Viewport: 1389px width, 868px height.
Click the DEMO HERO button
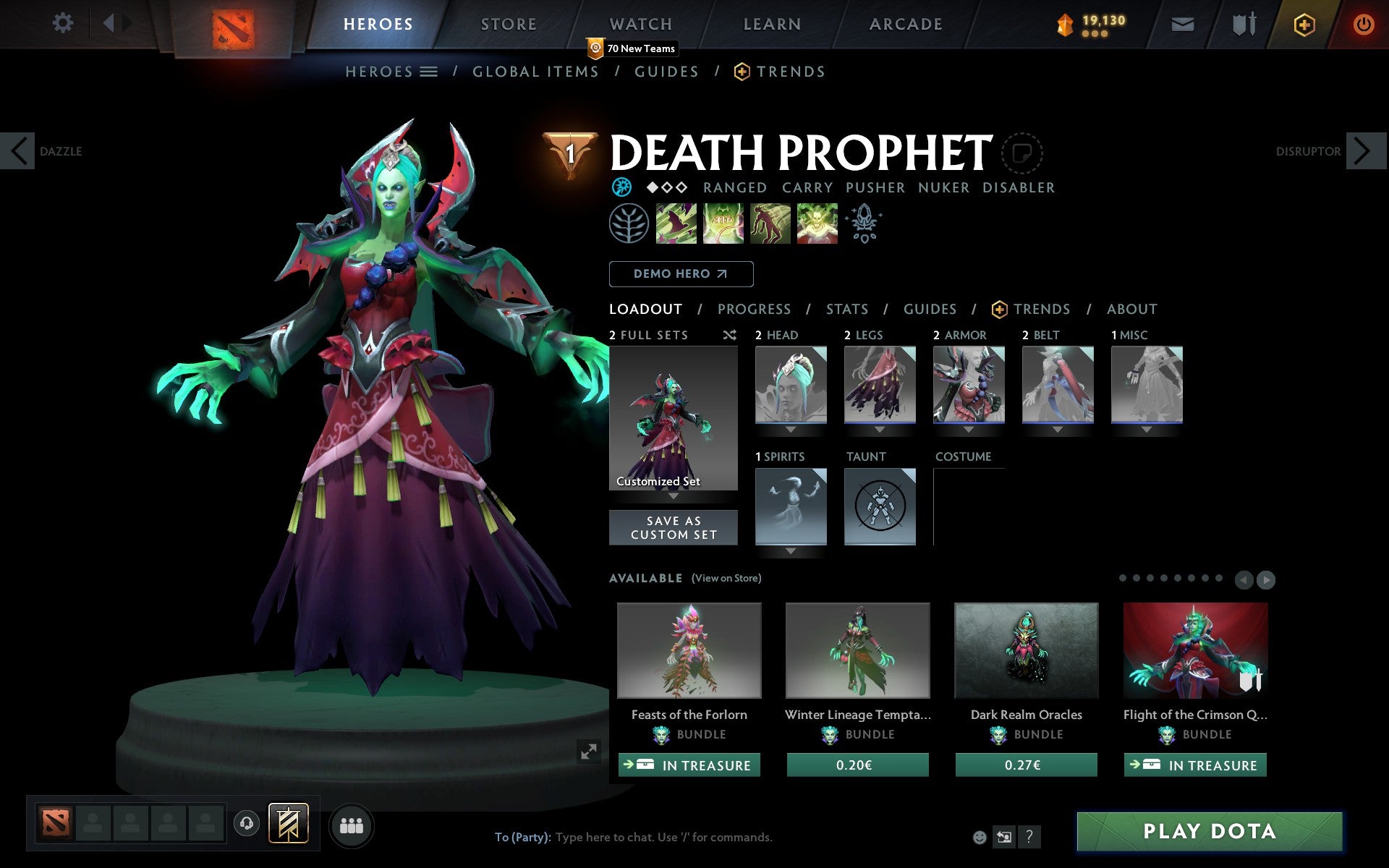click(681, 274)
